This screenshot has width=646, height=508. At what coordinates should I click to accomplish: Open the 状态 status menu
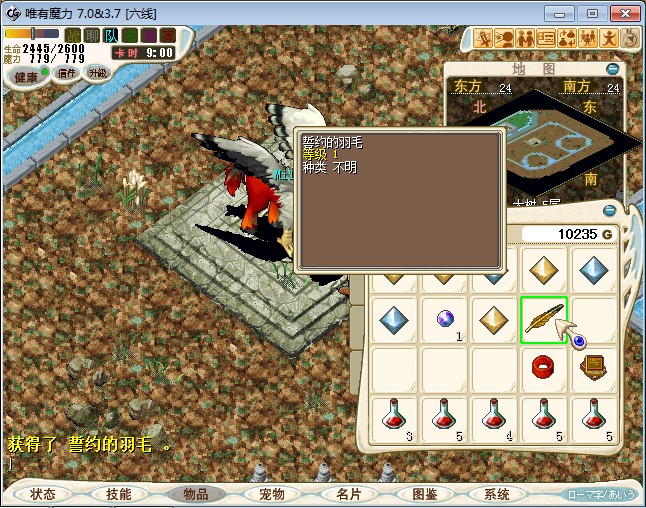(x=43, y=494)
